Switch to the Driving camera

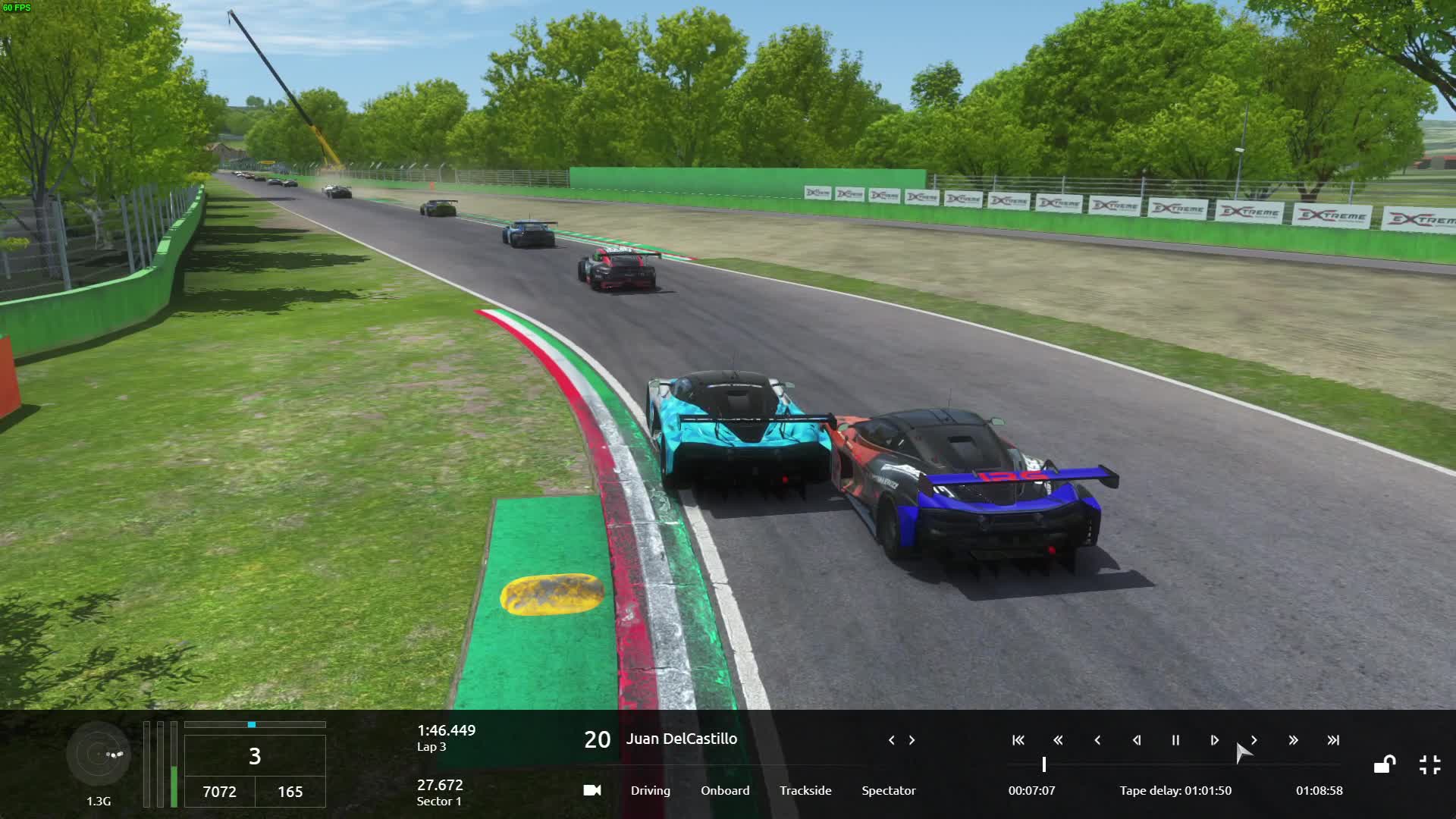tap(650, 790)
